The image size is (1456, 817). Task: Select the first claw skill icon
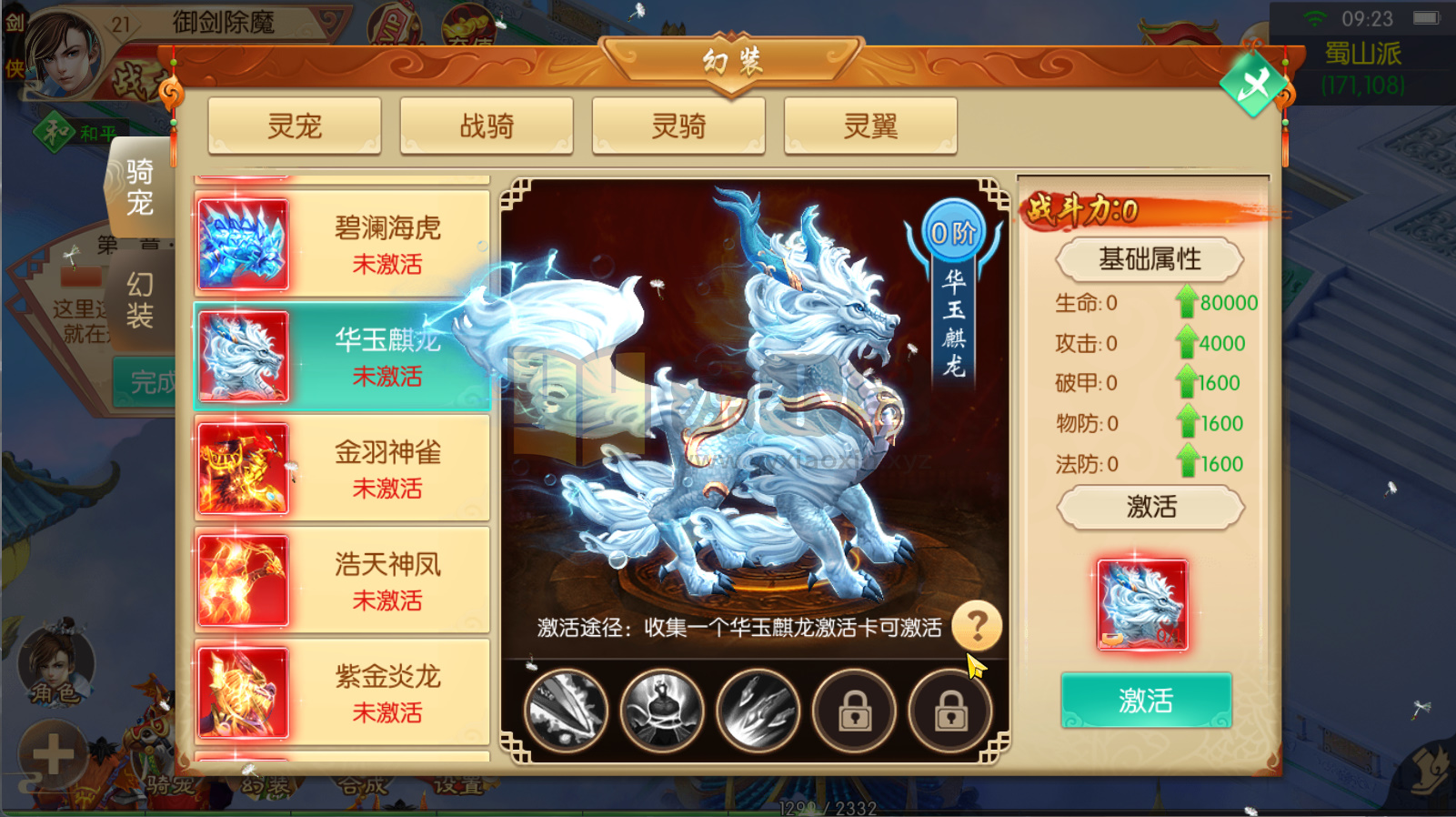(566, 711)
